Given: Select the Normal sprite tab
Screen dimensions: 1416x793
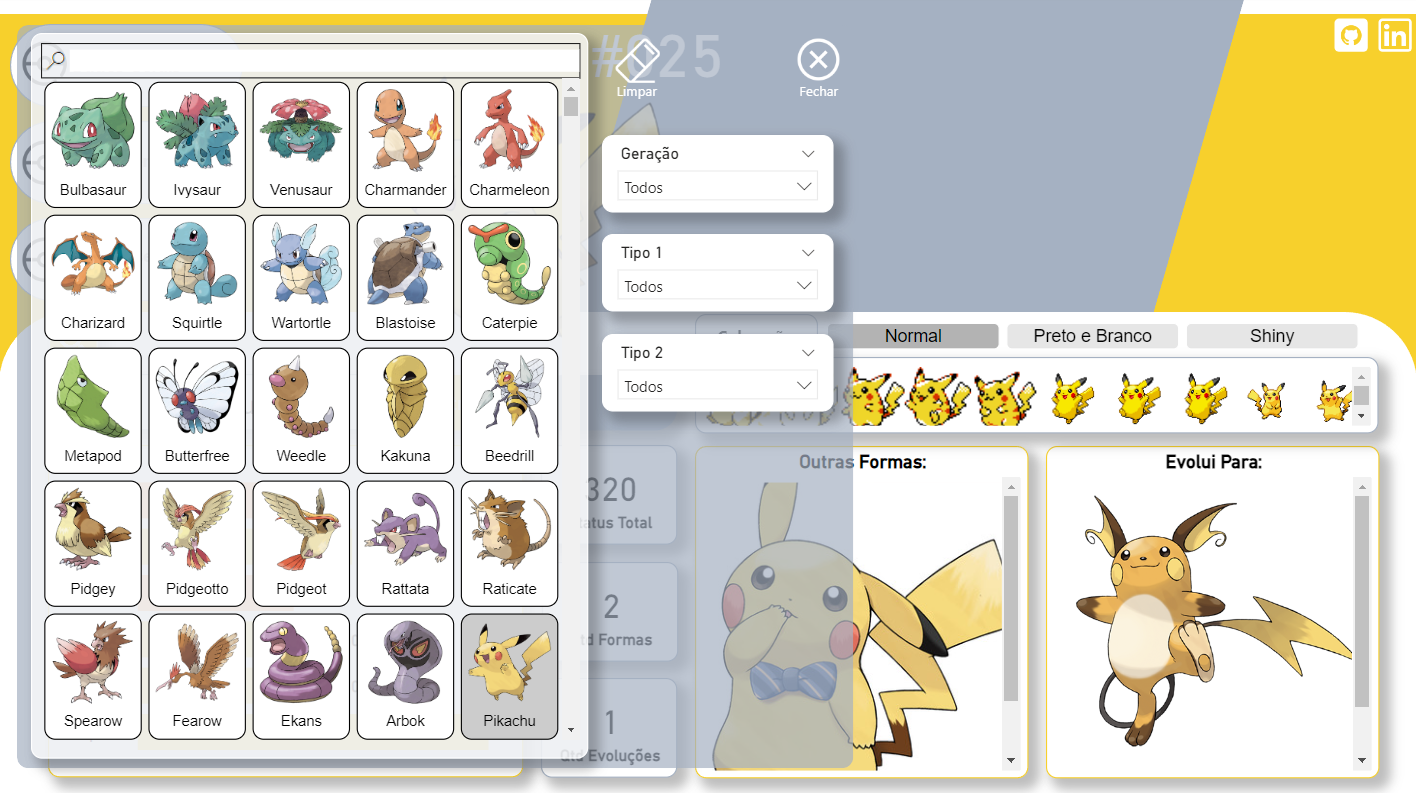Looking at the screenshot, I should pos(912,336).
